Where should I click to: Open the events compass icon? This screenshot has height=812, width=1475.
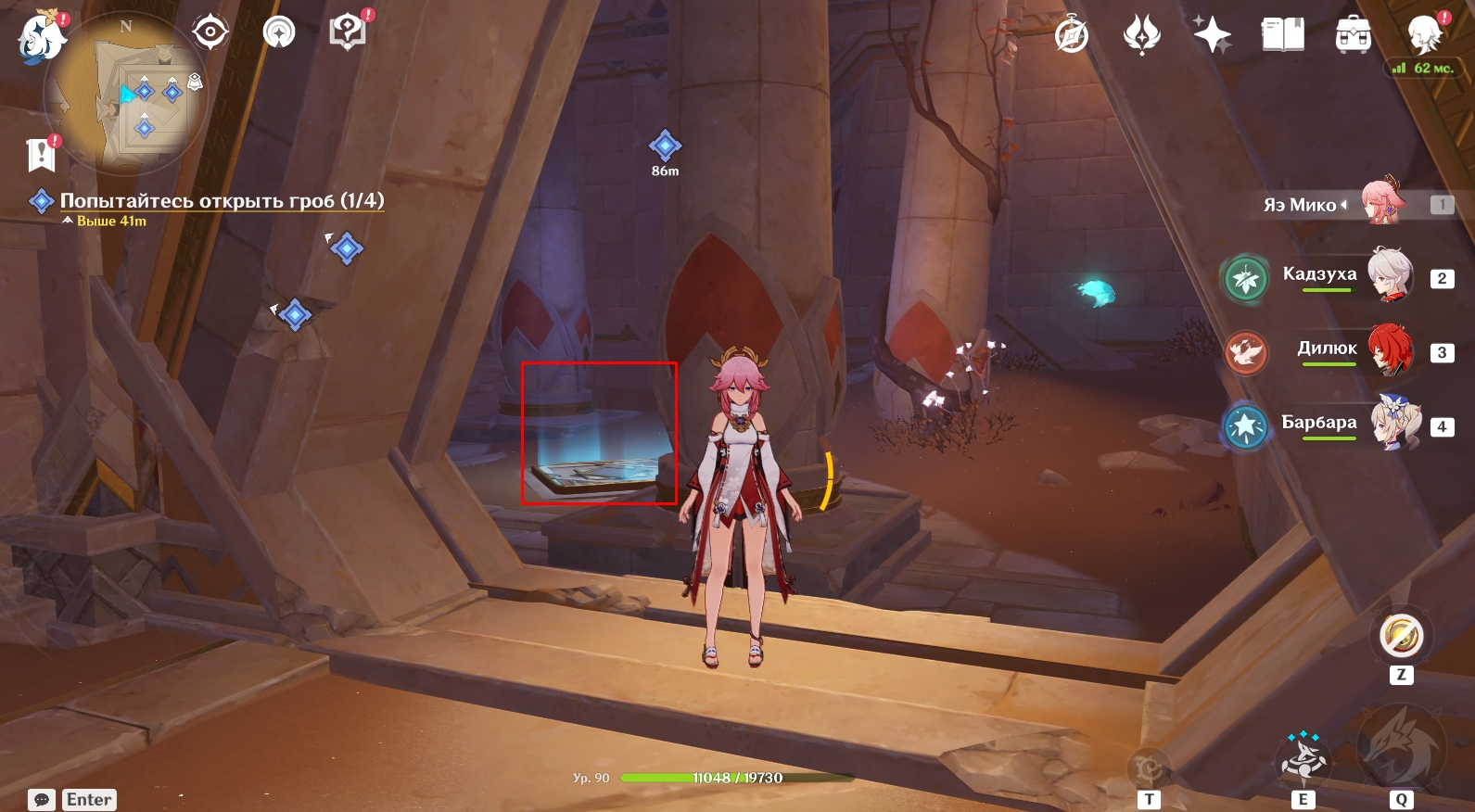pyautogui.click(x=1072, y=36)
